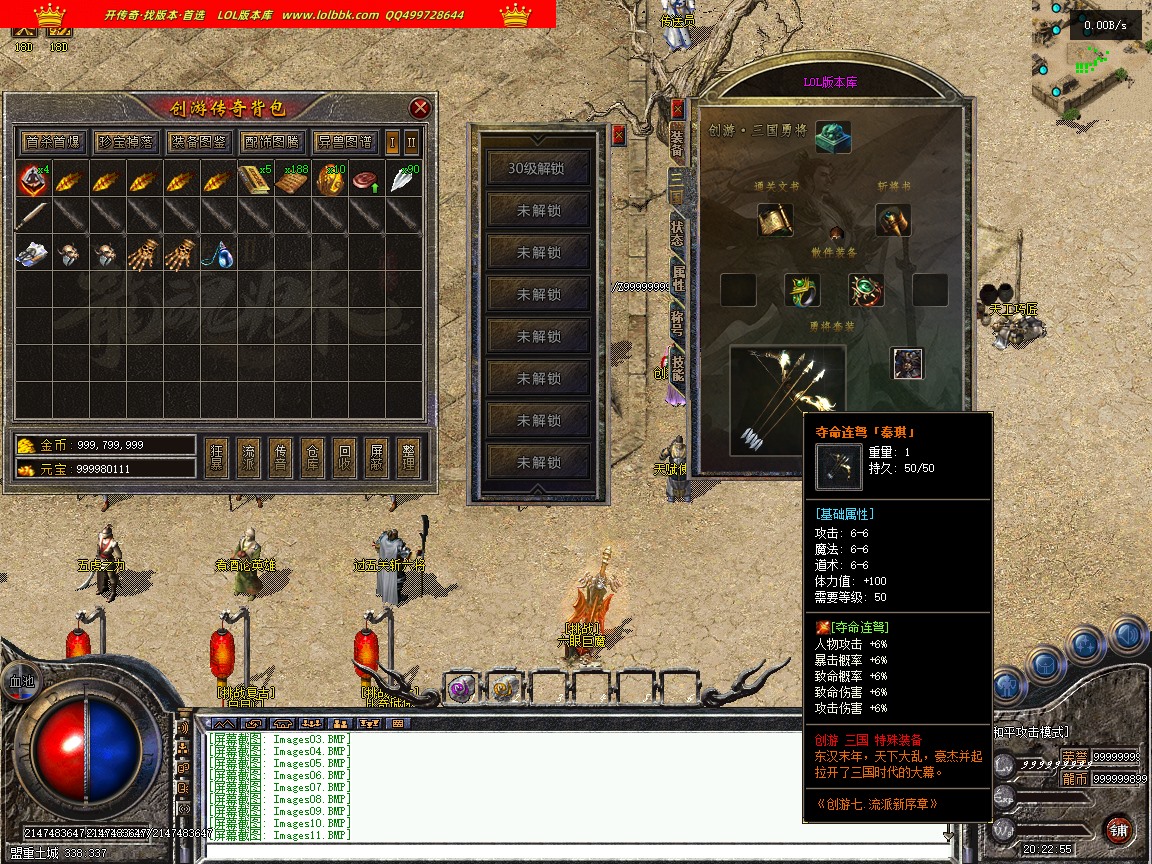Open the 首杀首爆 panel
The height and width of the screenshot is (864, 1152).
point(53,141)
